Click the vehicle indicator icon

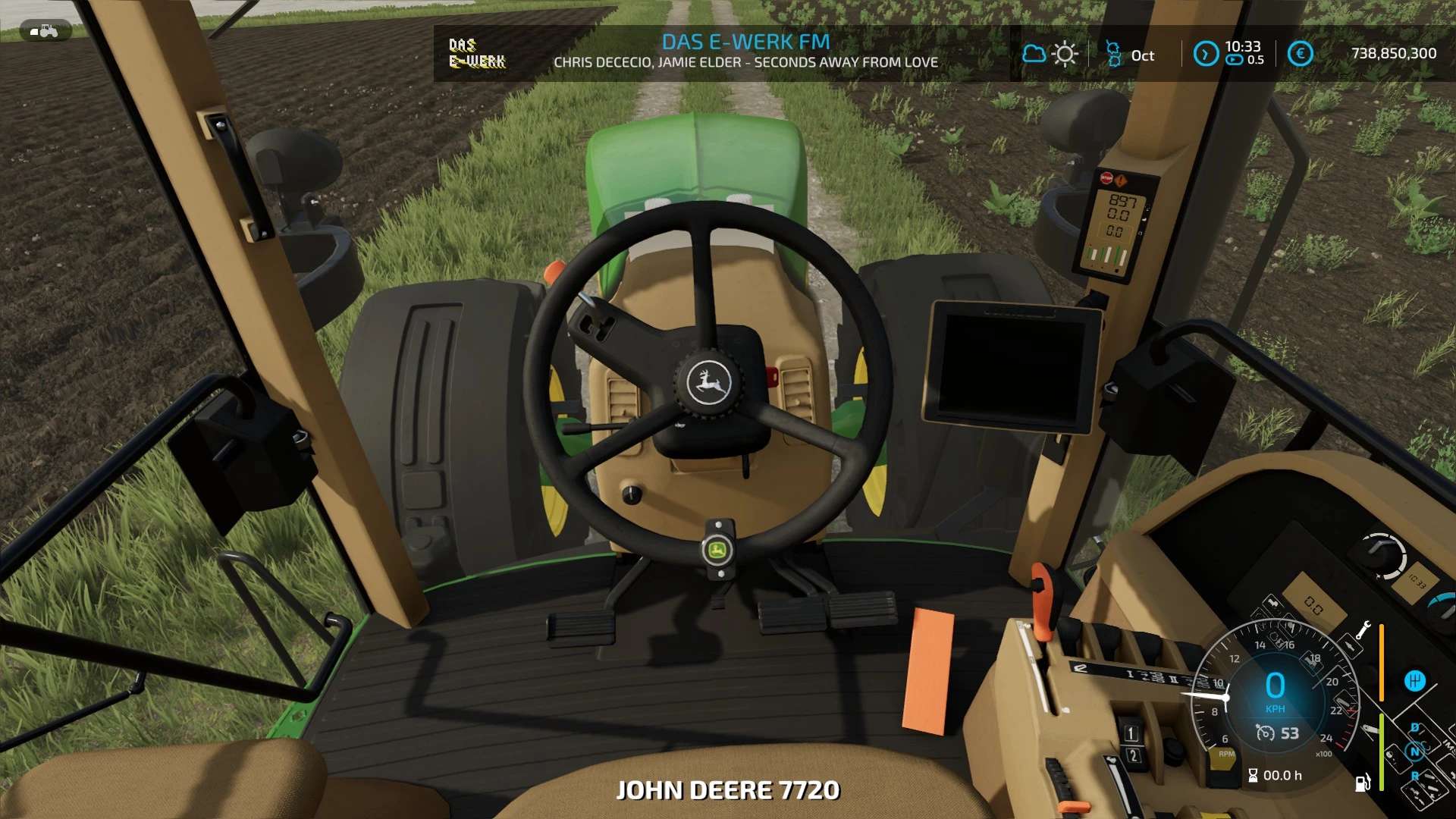click(x=45, y=31)
